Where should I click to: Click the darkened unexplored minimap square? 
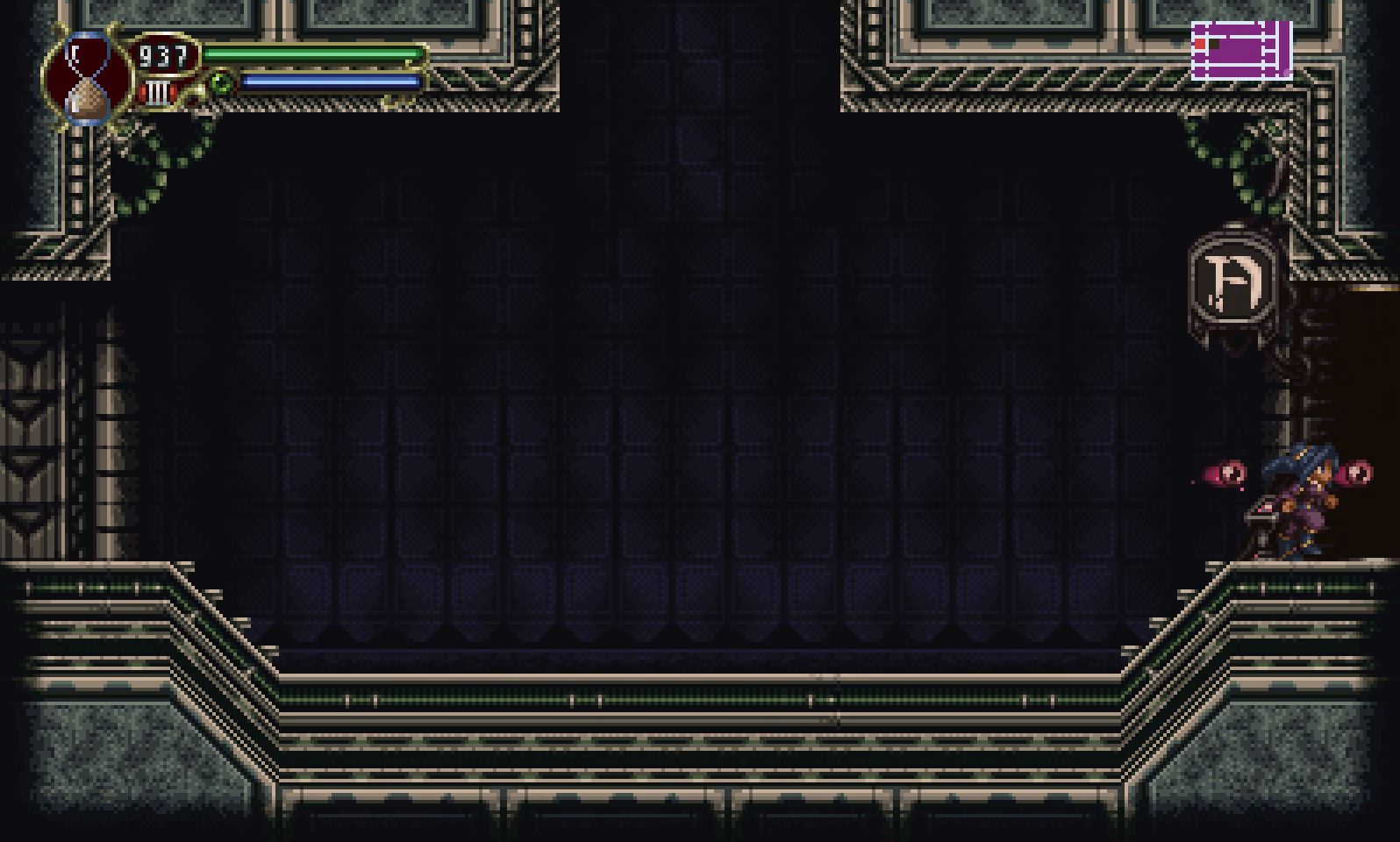(x=1214, y=44)
